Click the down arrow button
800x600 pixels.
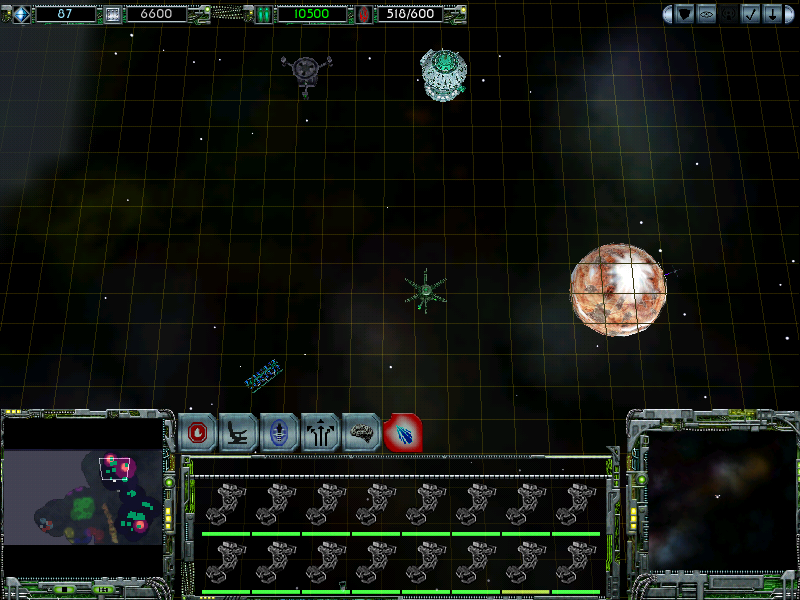(x=771, y=14)
